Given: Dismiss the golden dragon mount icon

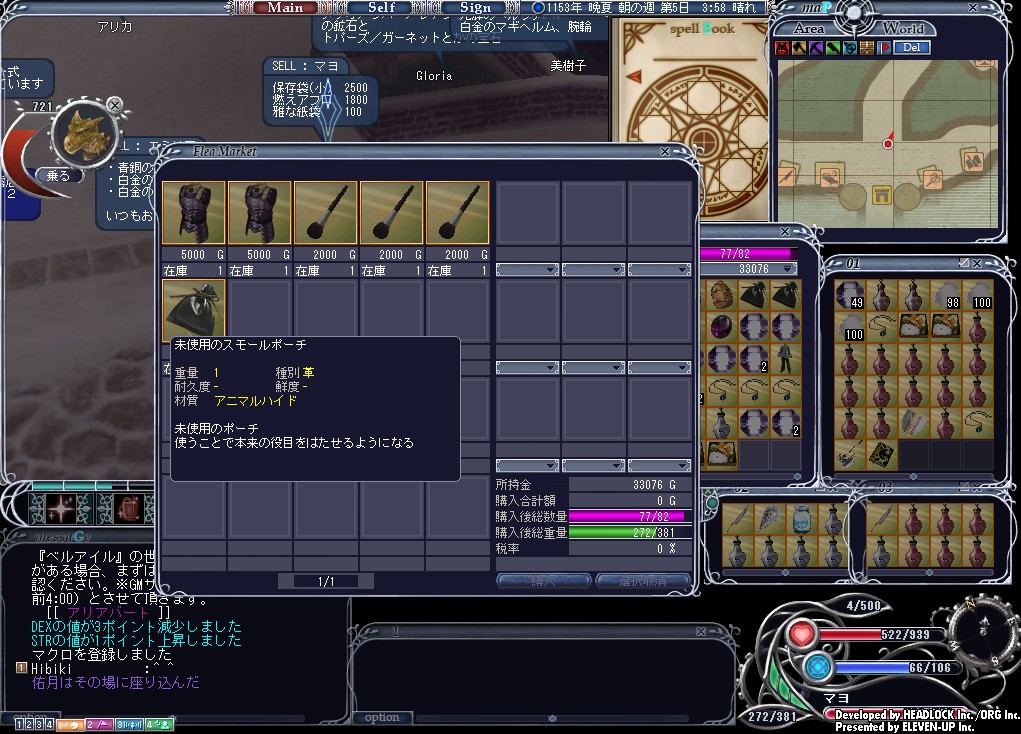Looking at the screenshot, I should click(x=115, y=104).
